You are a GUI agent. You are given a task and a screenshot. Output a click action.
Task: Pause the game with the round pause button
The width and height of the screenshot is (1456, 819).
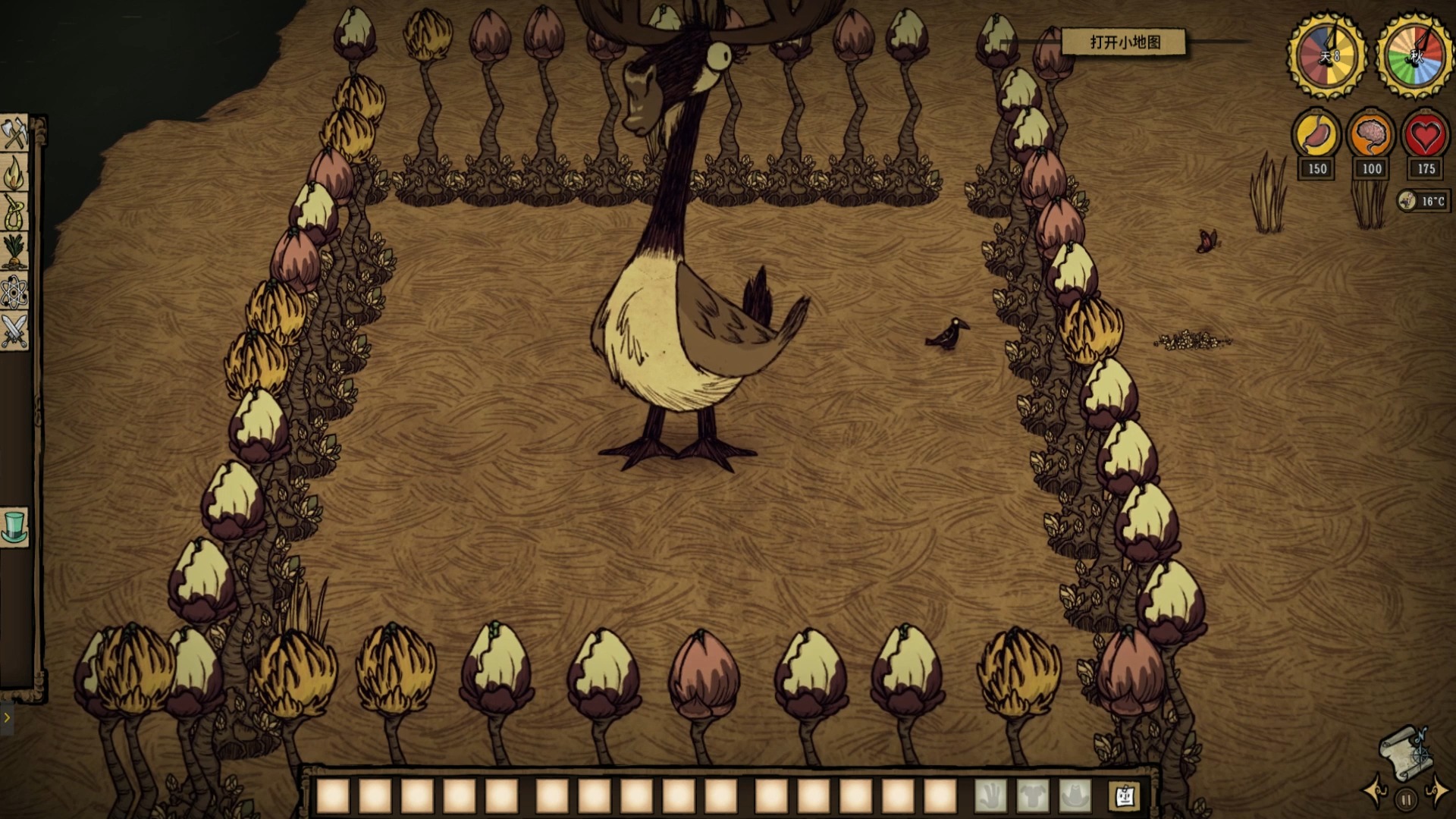(1405, 799)
